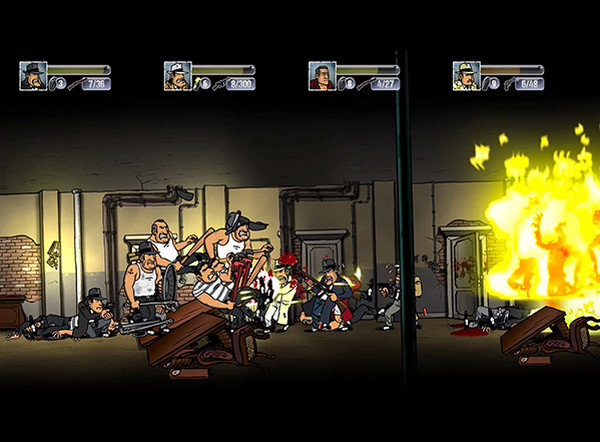Image resolution: width=600 pixels, height=442 pixels.
Task: Click the pistol icon beside 6/48 ammo
Action: coord(506,84)
